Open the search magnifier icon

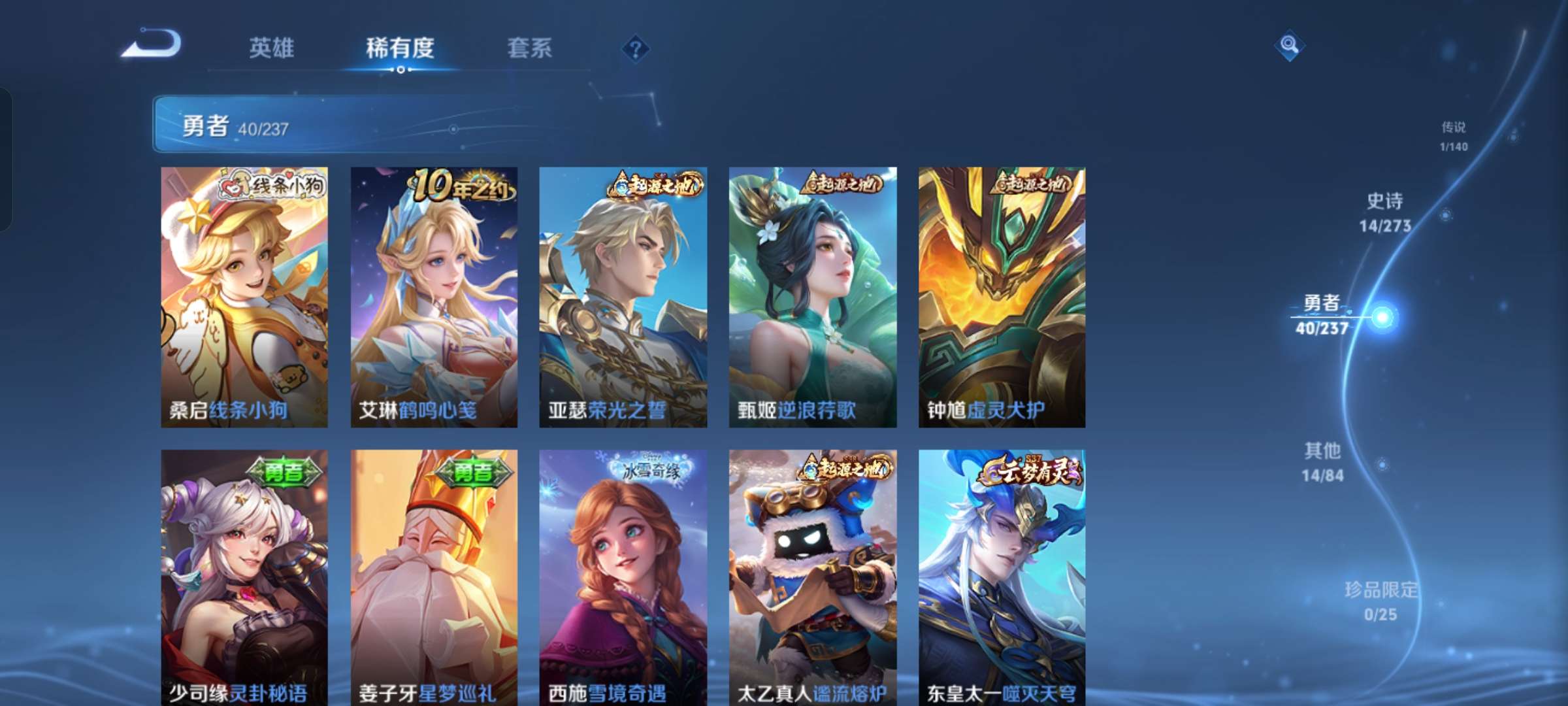coord(1288,46)
